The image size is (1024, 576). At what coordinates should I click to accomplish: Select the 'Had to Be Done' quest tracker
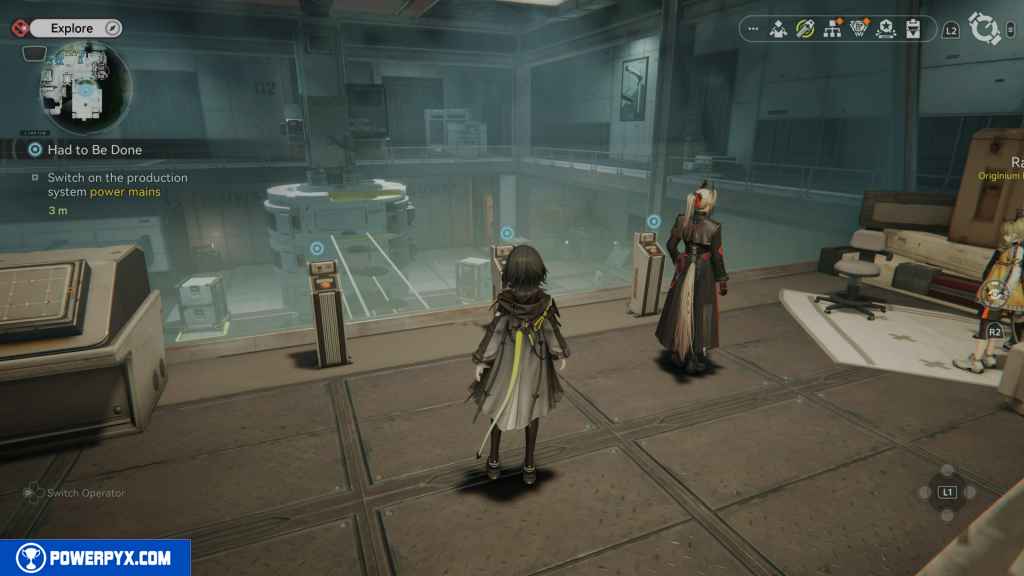[x=94, y=150]
